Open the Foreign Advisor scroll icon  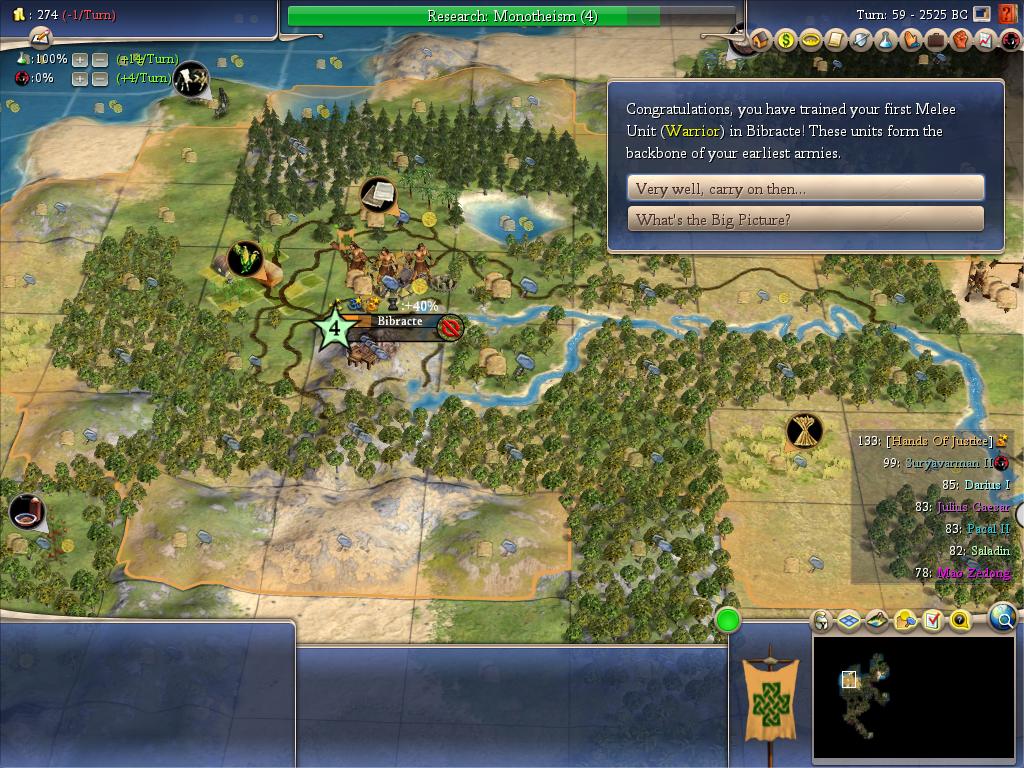click(836, 40)
